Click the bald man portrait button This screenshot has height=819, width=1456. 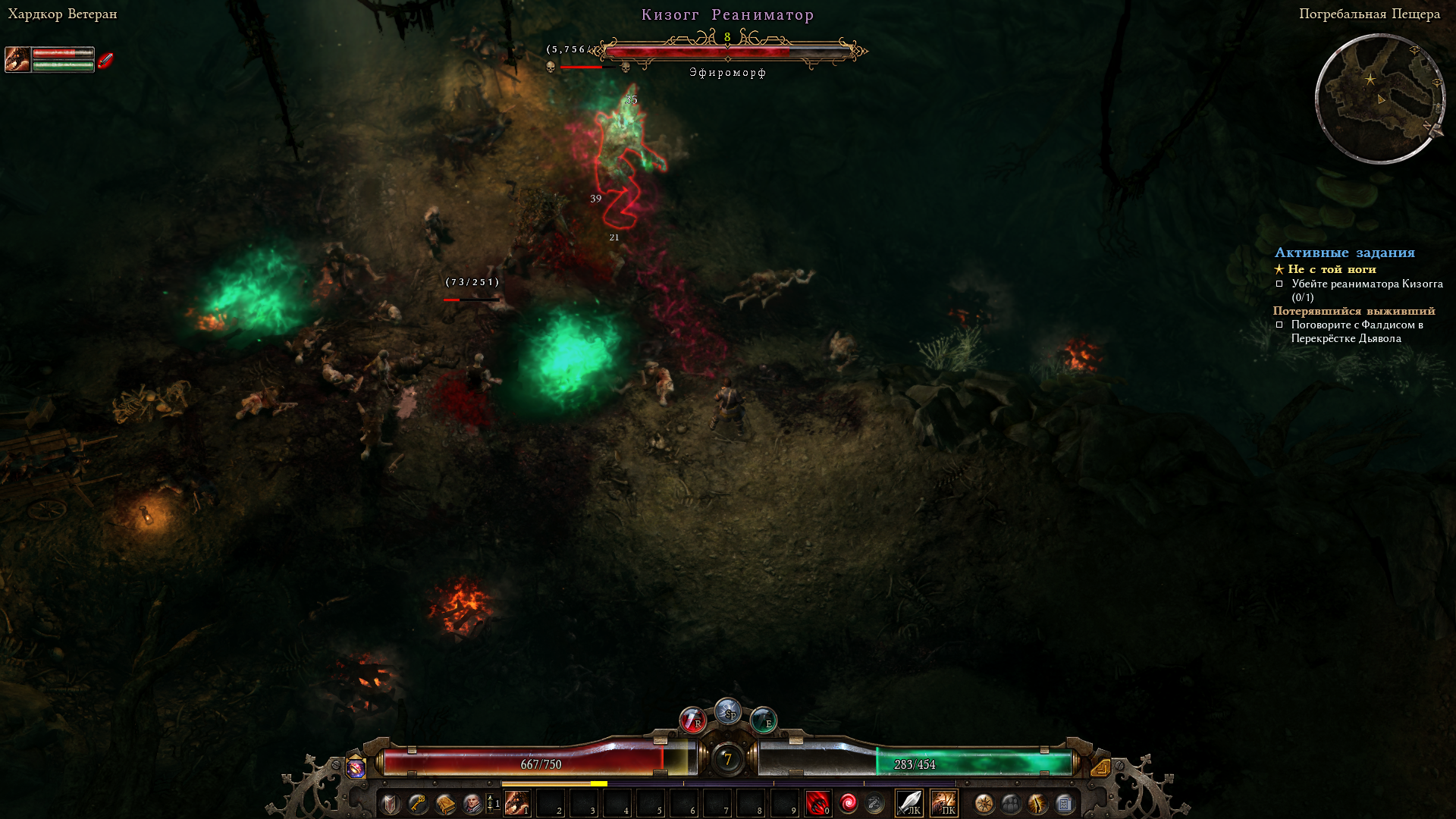pos(472,804)
